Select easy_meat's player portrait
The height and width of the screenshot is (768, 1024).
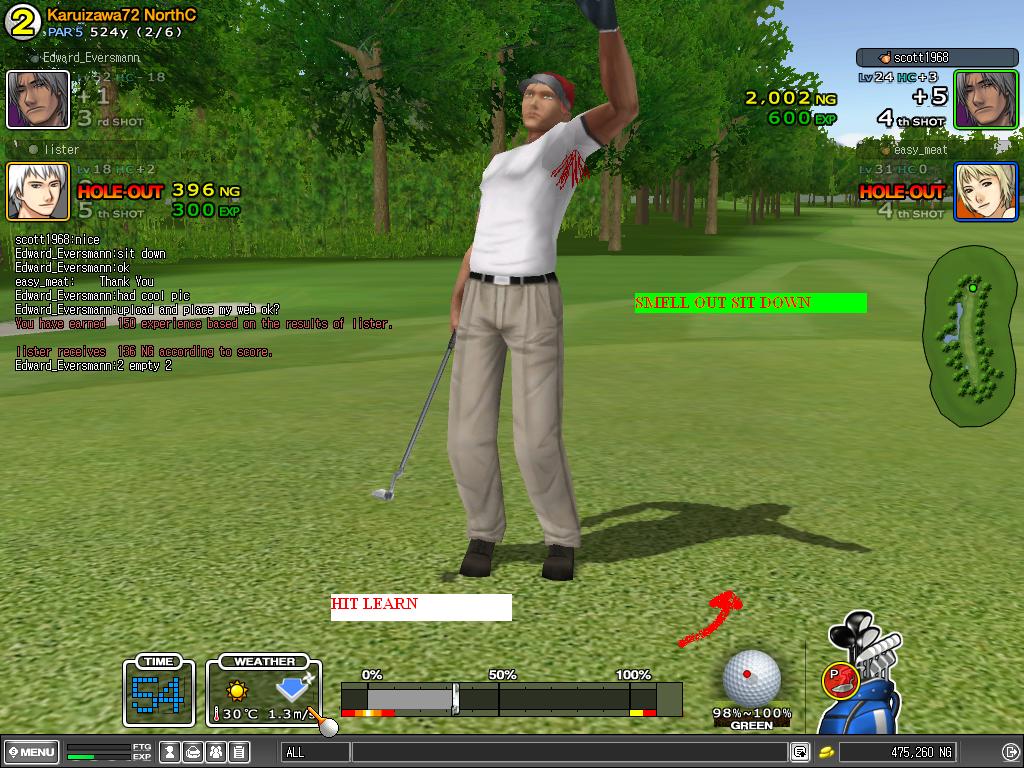985,191
